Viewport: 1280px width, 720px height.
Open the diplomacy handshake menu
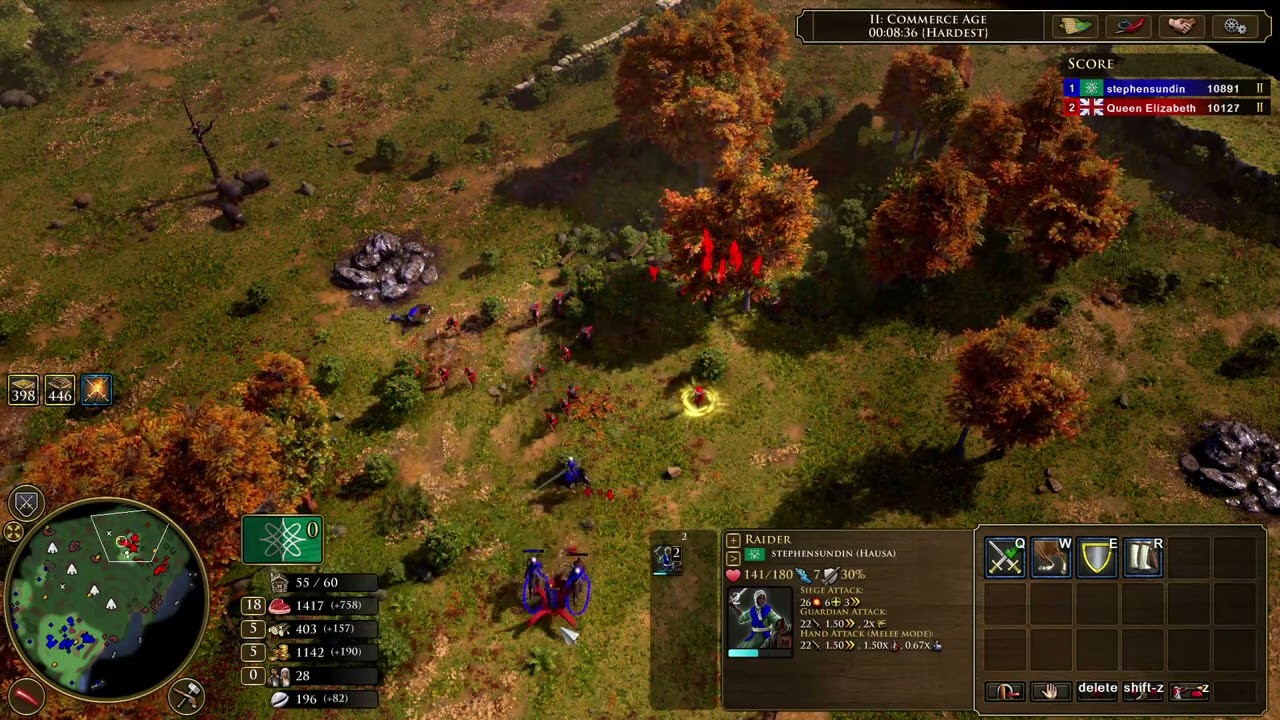(x=1182, y=26)
